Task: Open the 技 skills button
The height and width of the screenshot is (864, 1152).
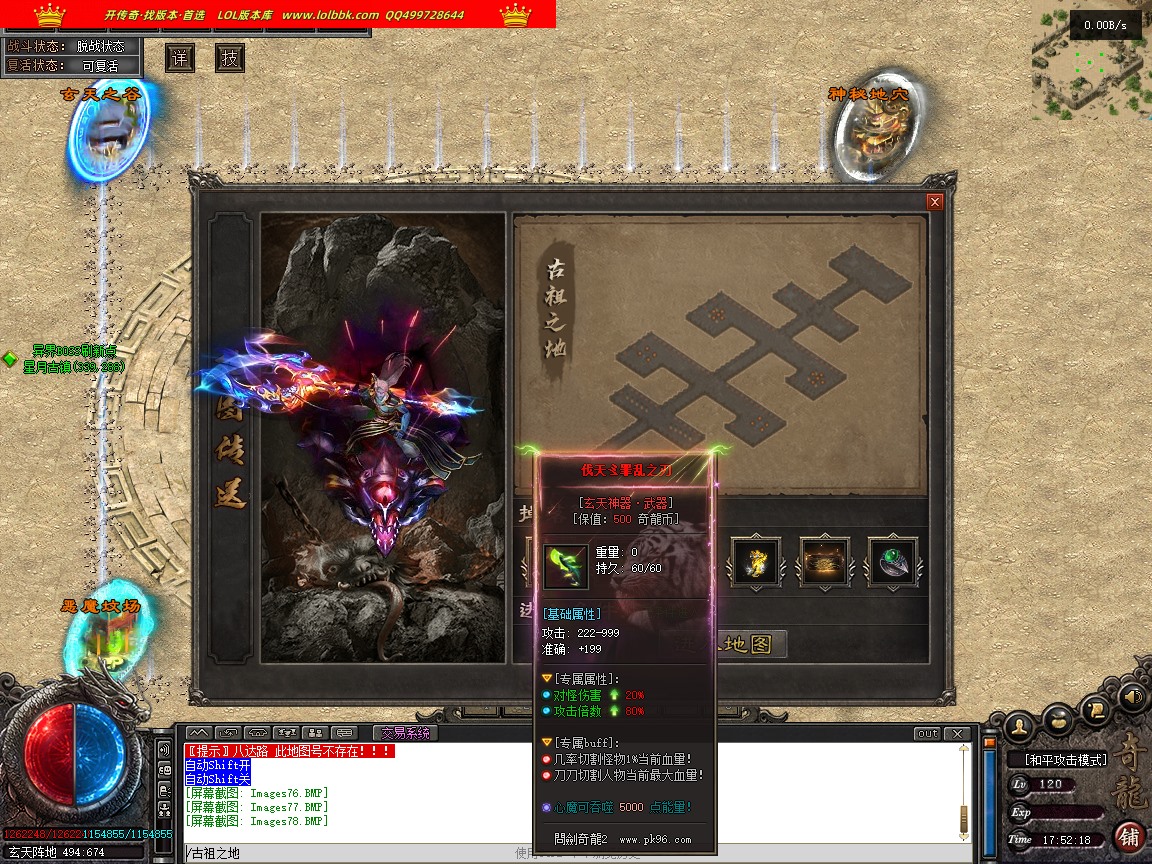Action: coord(230,58)
